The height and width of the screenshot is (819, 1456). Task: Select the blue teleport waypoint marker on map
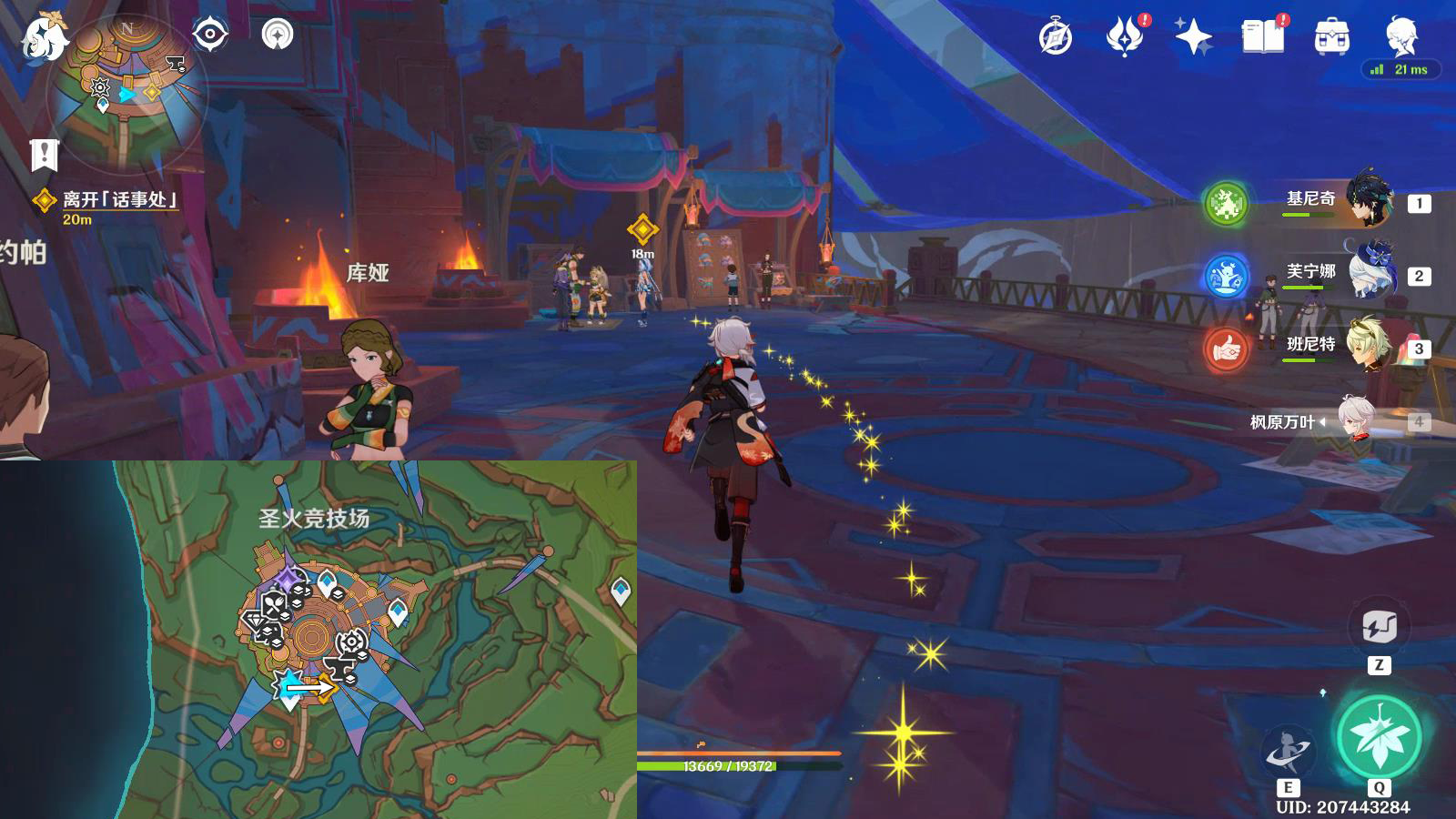[x=621, y=591]
